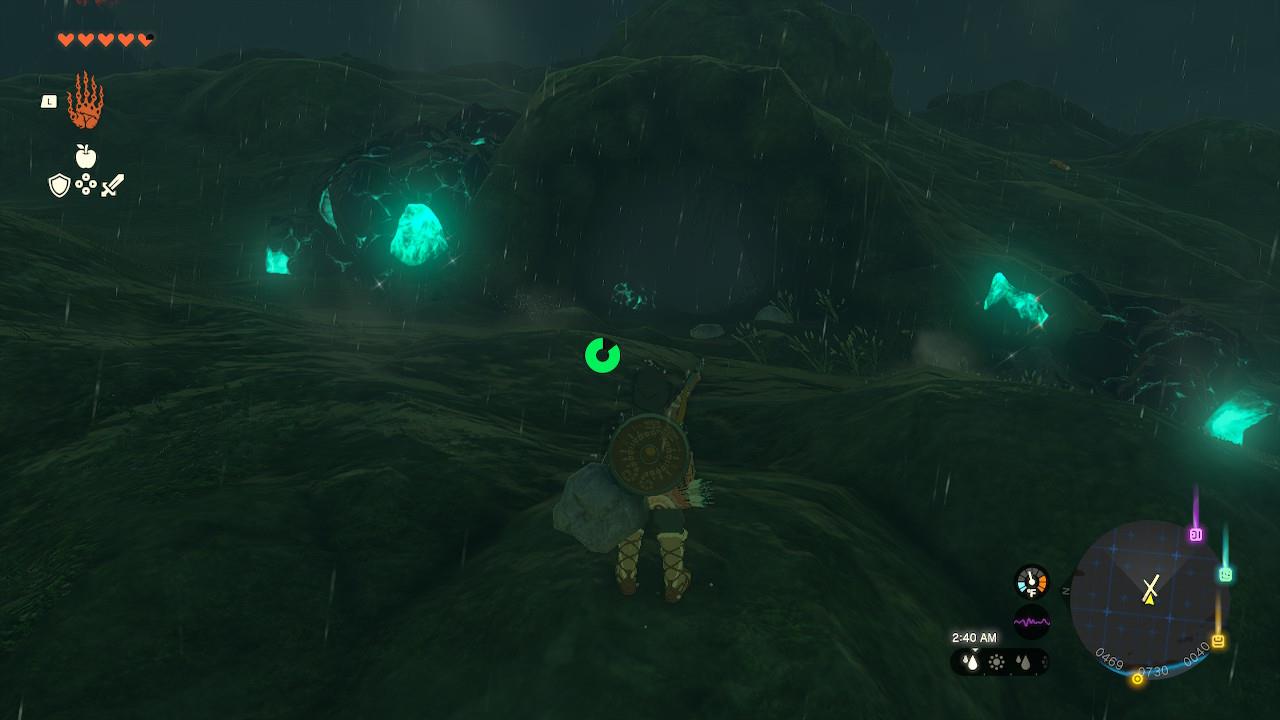This screenshot has height=720, width=1280.
Task: Select the teal marker beside the minimap
Action: [x=1225, y=574]
